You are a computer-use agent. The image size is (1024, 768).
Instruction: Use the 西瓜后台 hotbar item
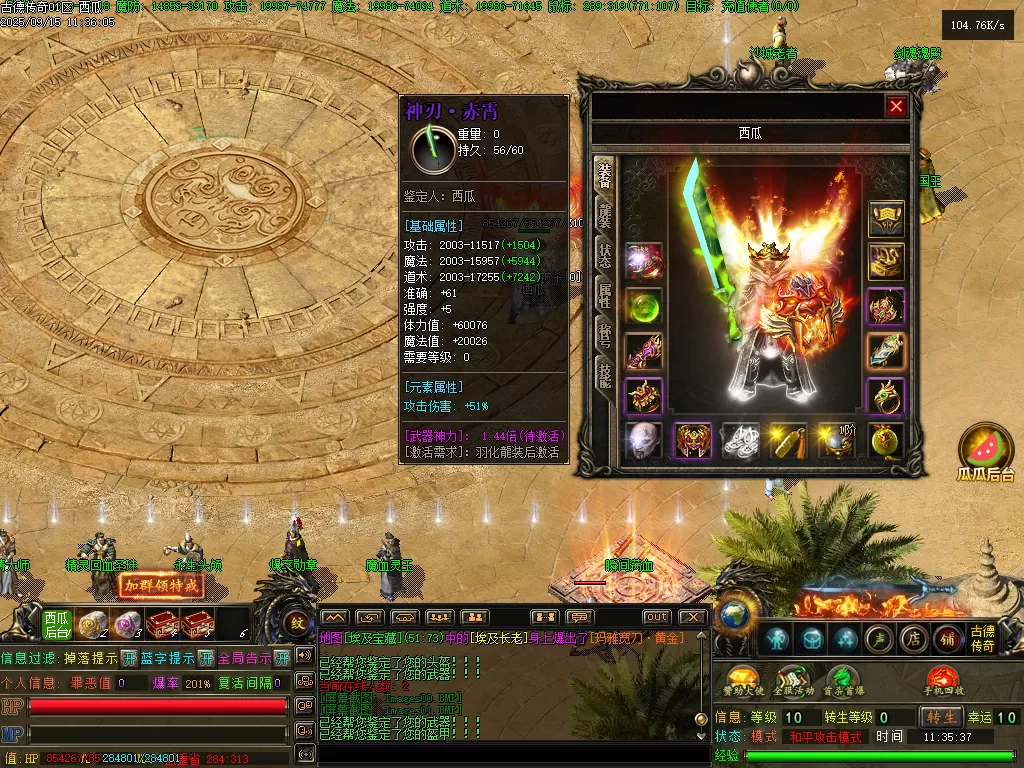click(57, 624)
